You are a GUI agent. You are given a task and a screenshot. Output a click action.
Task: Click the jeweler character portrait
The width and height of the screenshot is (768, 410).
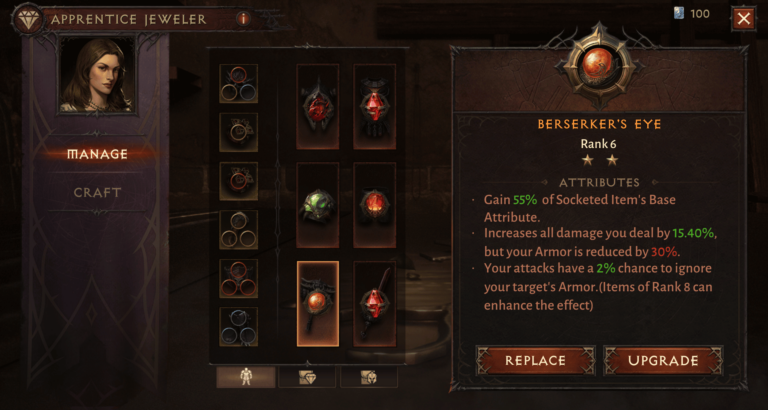pos(96,75)
